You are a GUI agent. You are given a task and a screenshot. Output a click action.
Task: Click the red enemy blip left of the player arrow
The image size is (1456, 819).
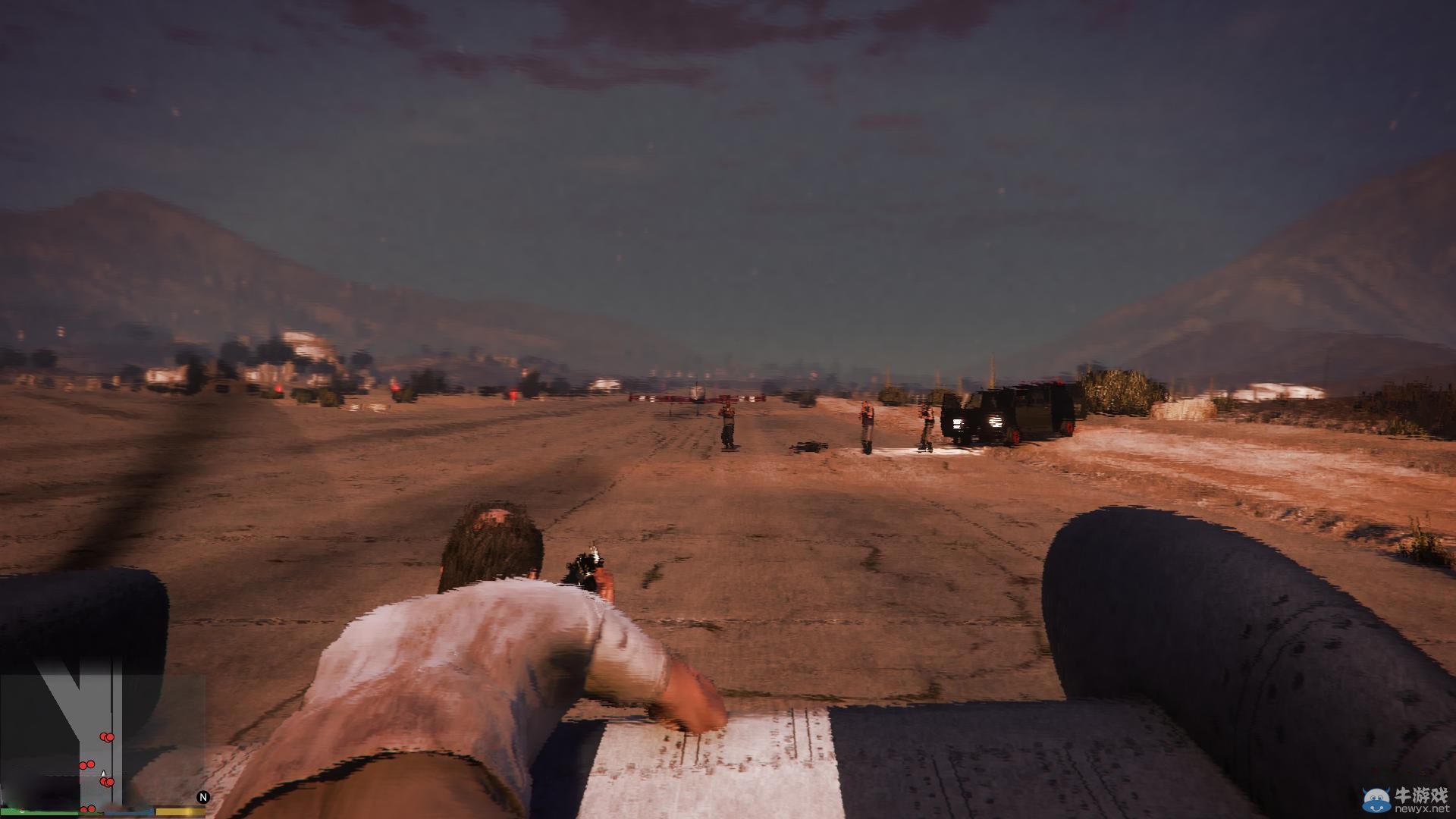[86, 764]
